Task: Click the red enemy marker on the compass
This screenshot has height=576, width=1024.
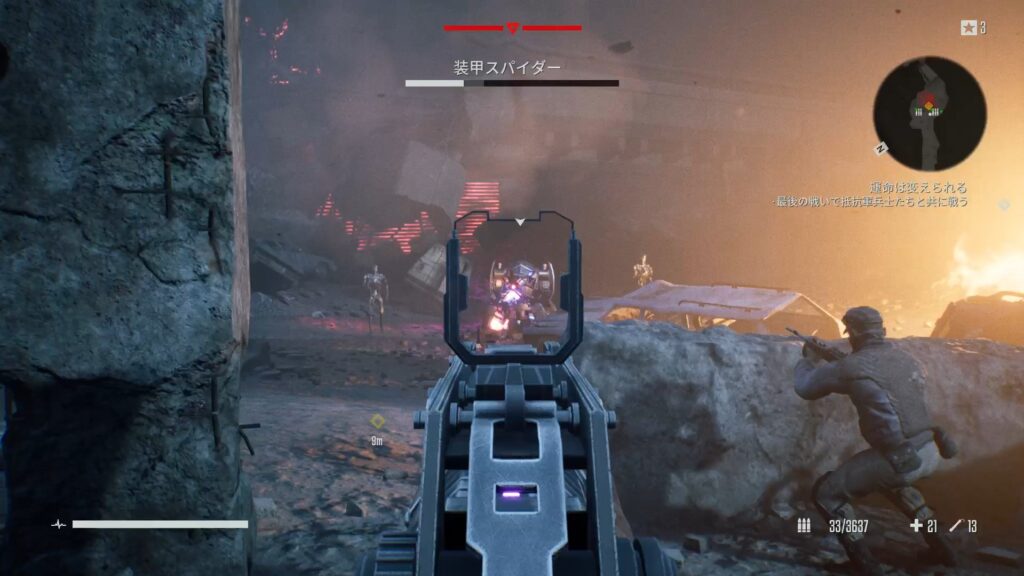Action: [512, 28]
